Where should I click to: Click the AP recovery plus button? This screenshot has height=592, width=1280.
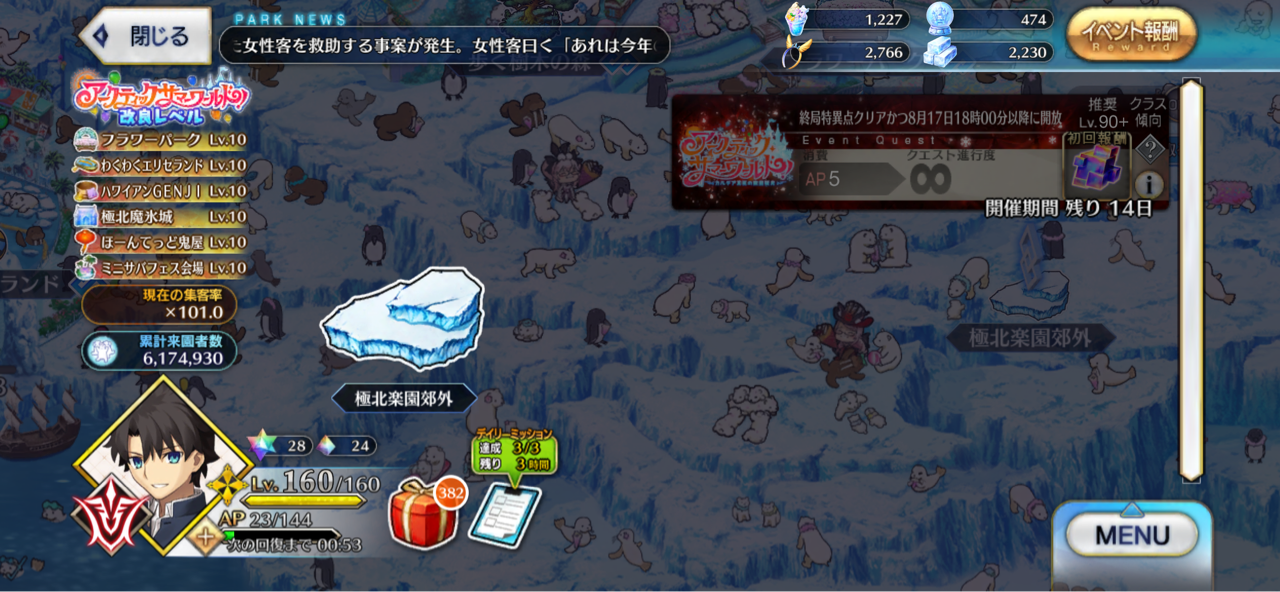point(209,537)
